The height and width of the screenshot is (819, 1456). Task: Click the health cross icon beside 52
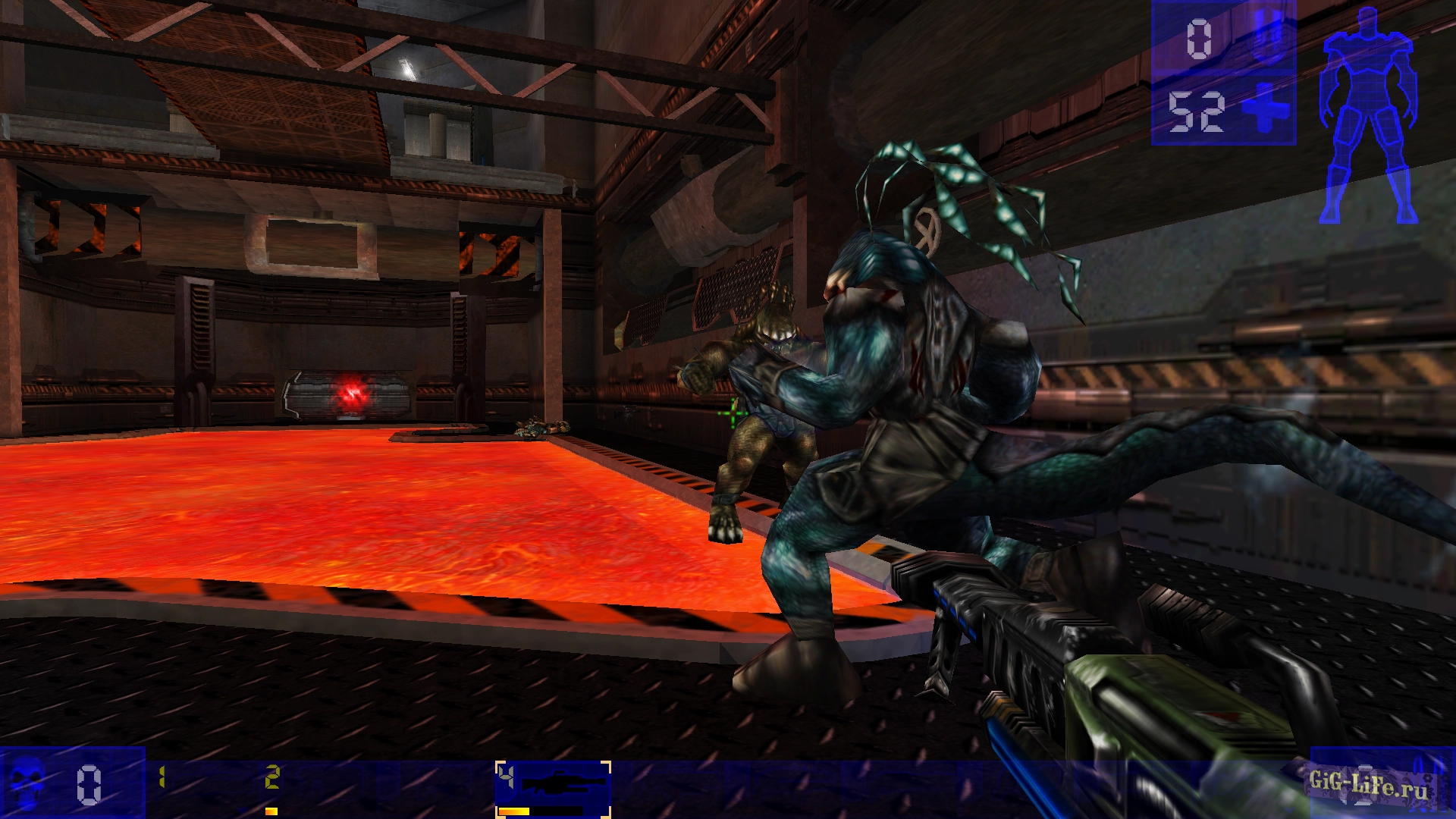pyautogui.click(x=1265, y=110)
